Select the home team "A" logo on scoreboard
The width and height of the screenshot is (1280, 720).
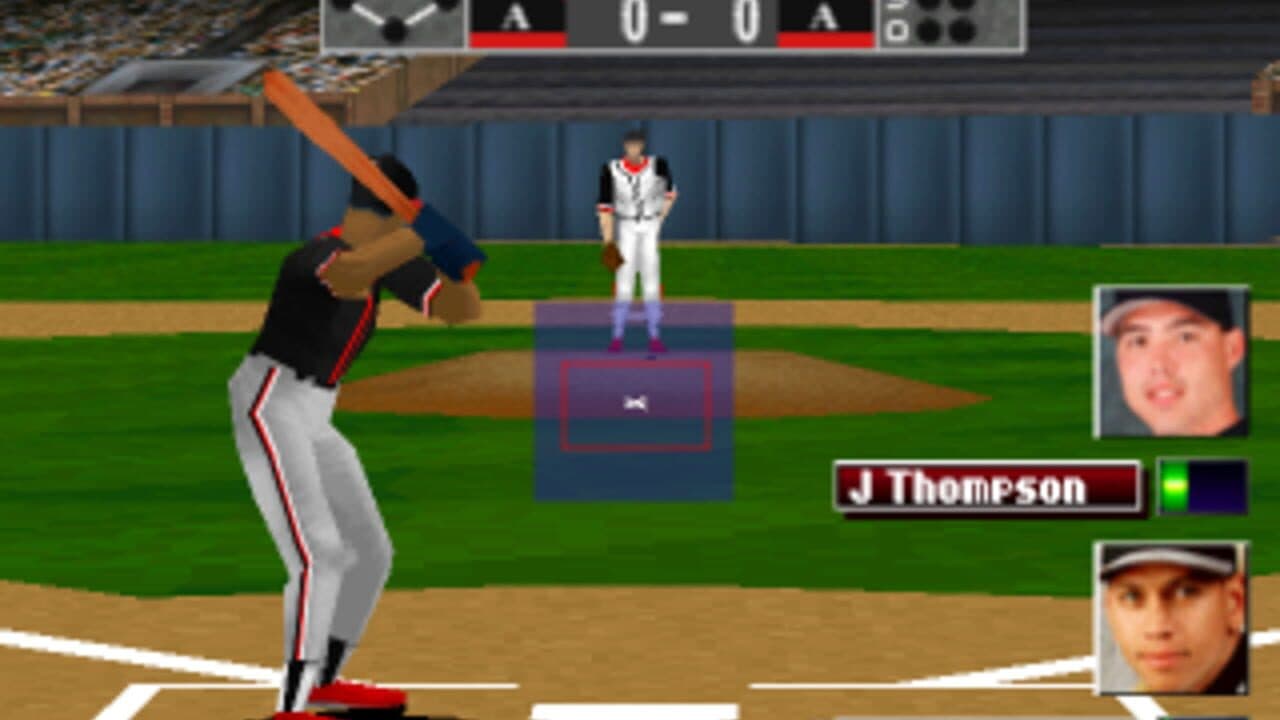[825, 15]
